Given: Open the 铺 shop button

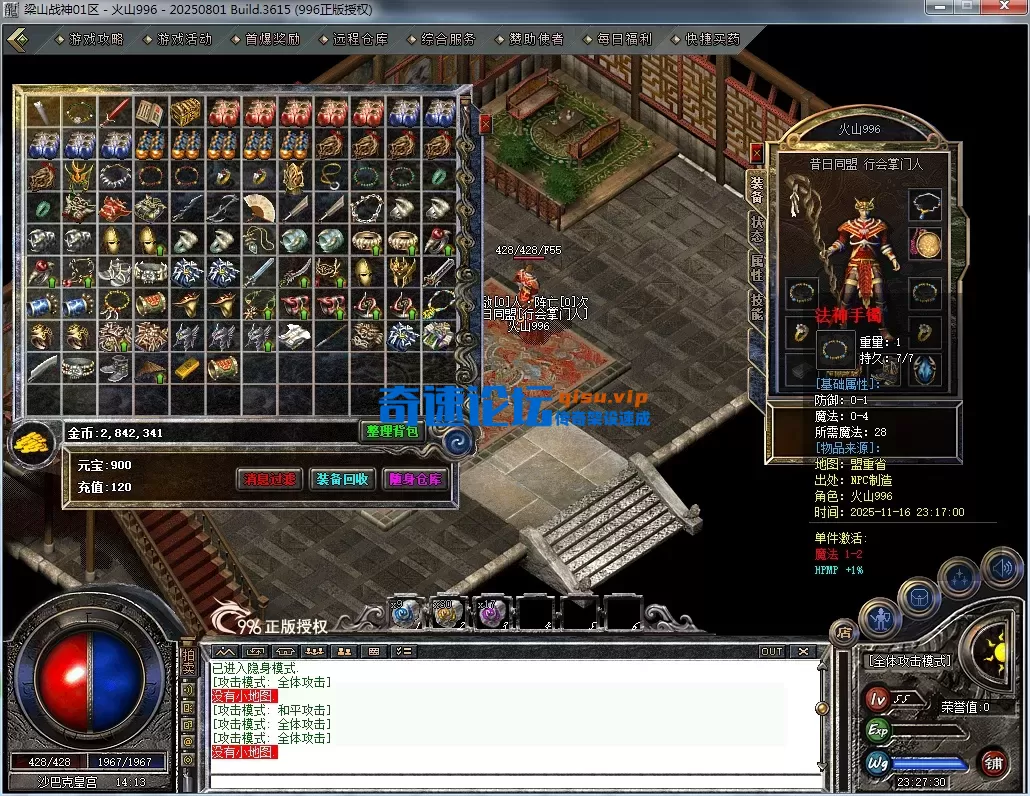Looking at the screenshot, I should click(993, 762).
